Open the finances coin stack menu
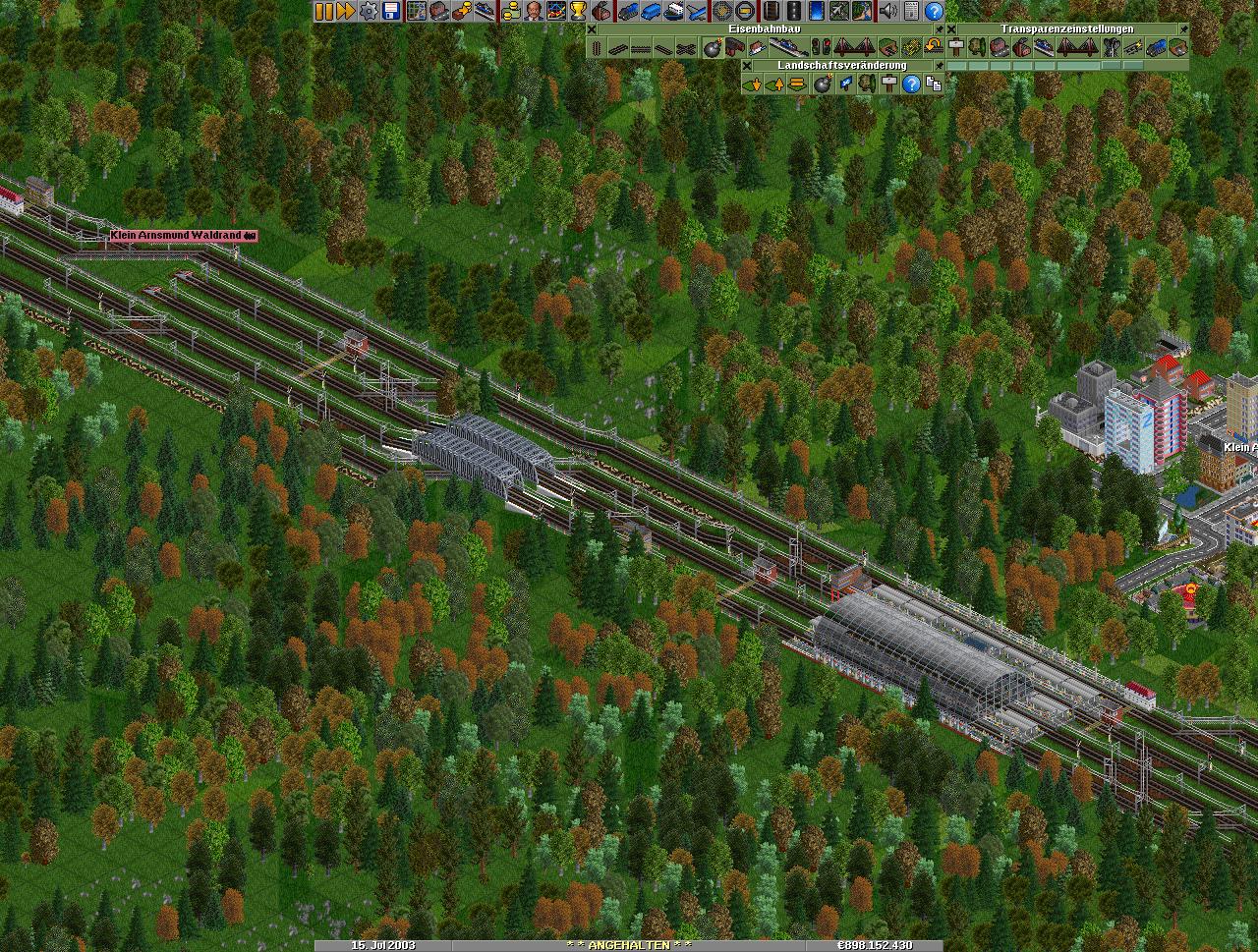The width and height of the screenshot is (1258, 952). [x=510, y=11]
